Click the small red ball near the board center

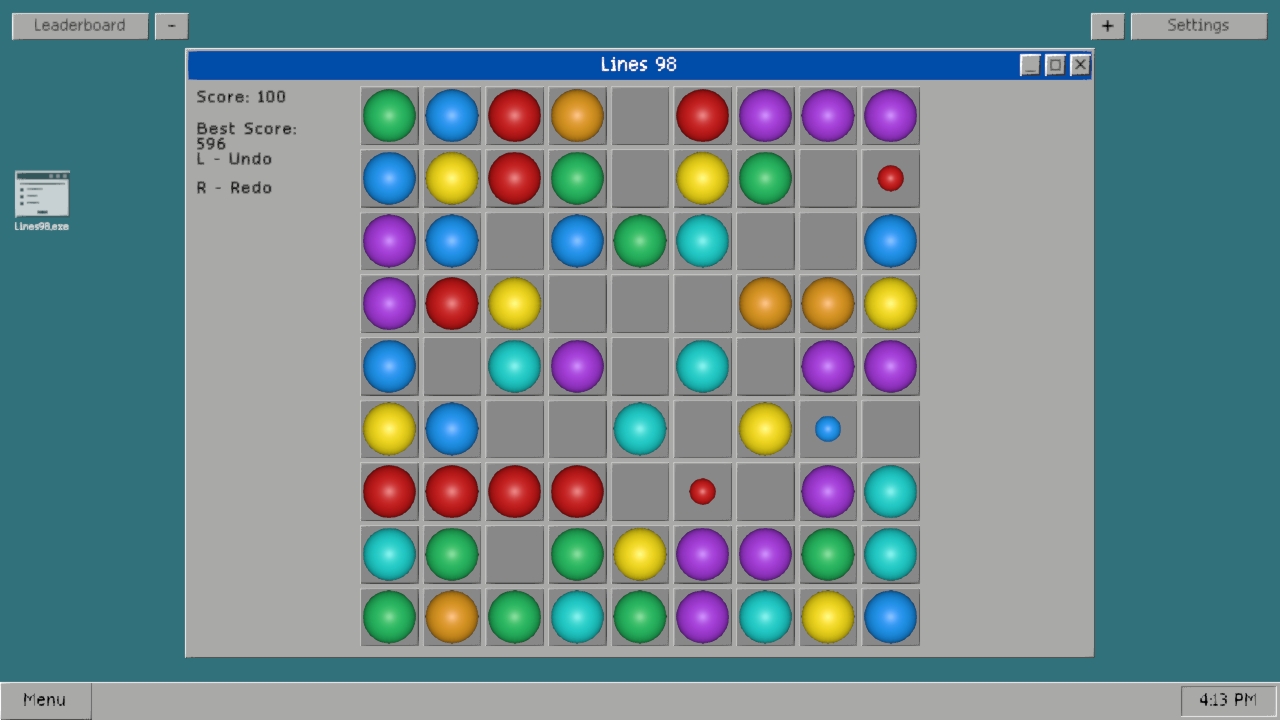(x=702, y=491)
